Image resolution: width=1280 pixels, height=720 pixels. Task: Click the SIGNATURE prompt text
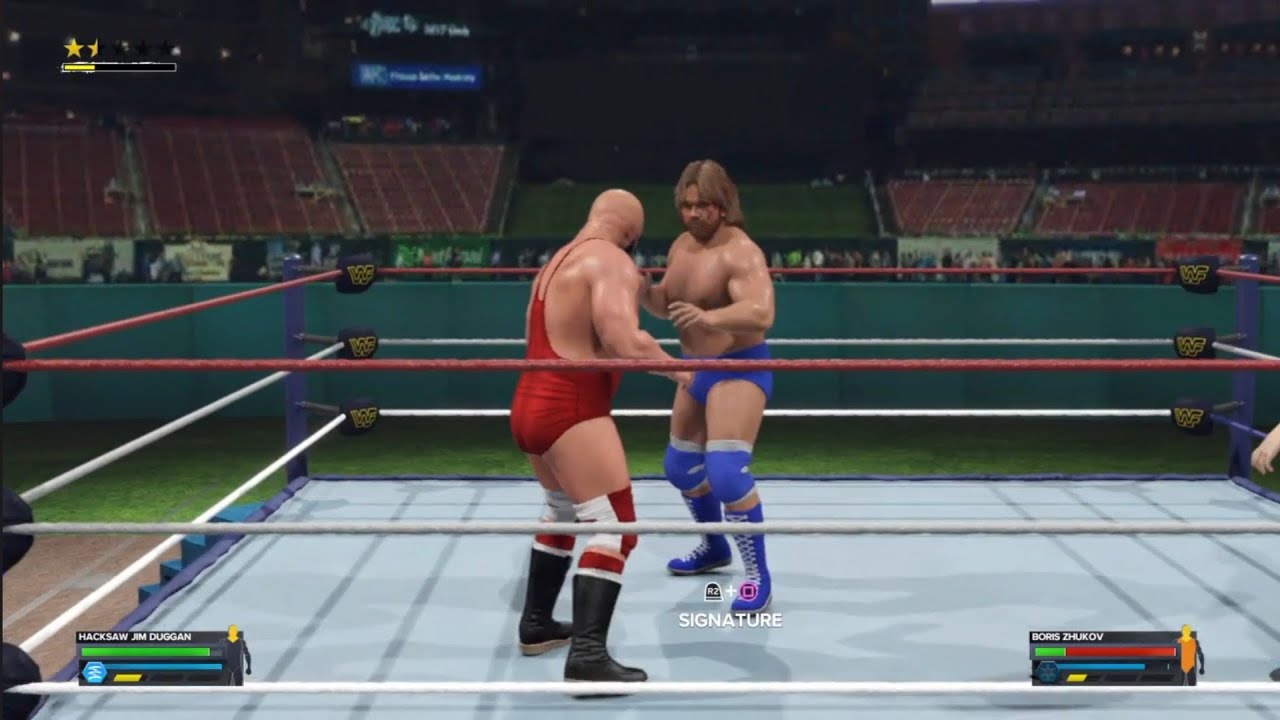tap(731, 619)
